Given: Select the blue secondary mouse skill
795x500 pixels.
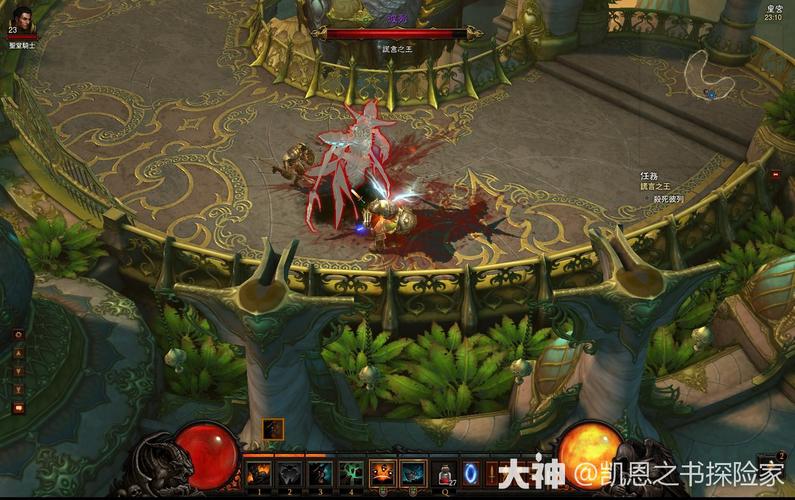Looking at the screenshot, I should (412, 473).
